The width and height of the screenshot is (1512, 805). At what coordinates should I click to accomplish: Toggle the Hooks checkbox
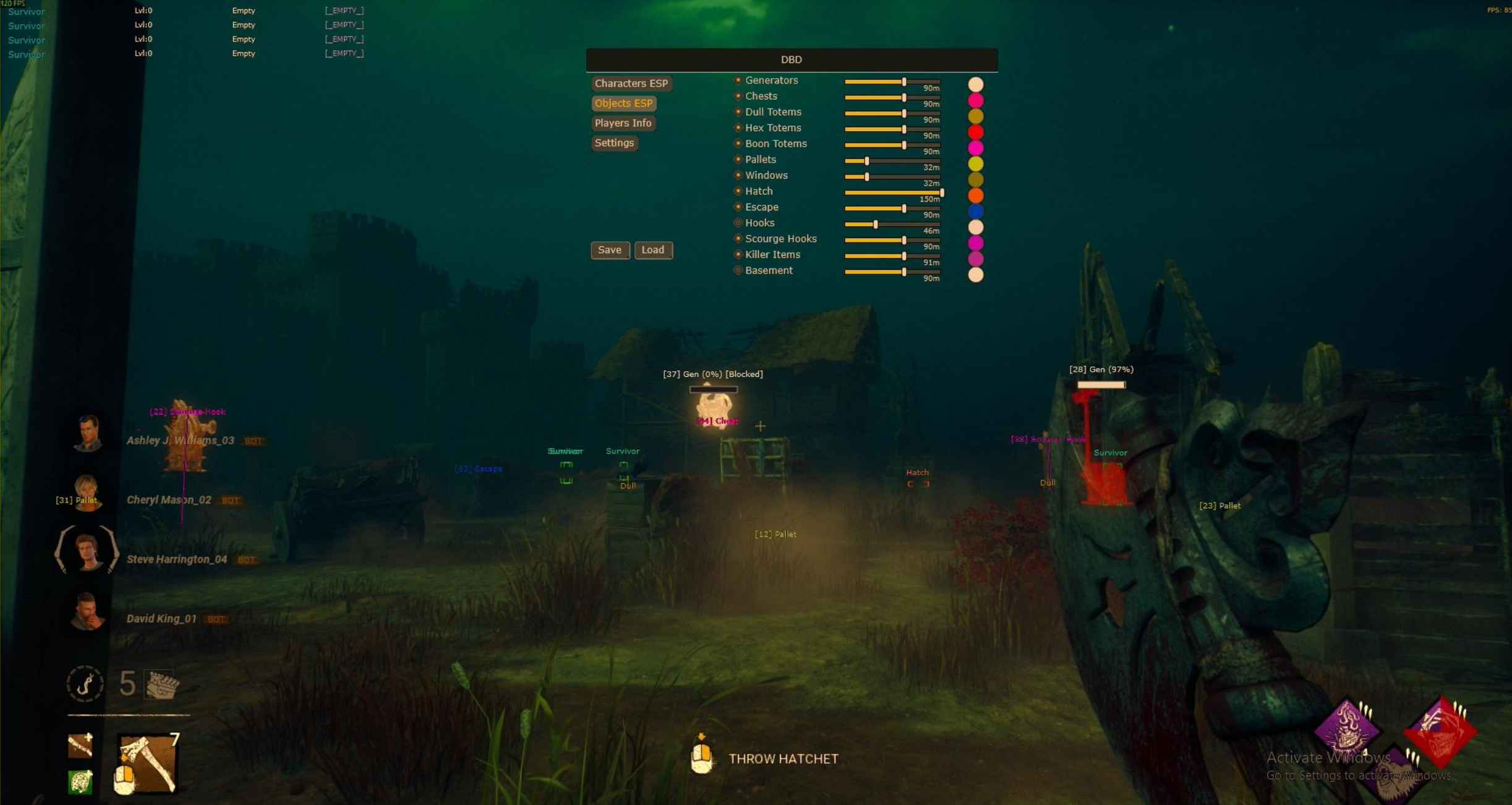click(x=738, y=223)
